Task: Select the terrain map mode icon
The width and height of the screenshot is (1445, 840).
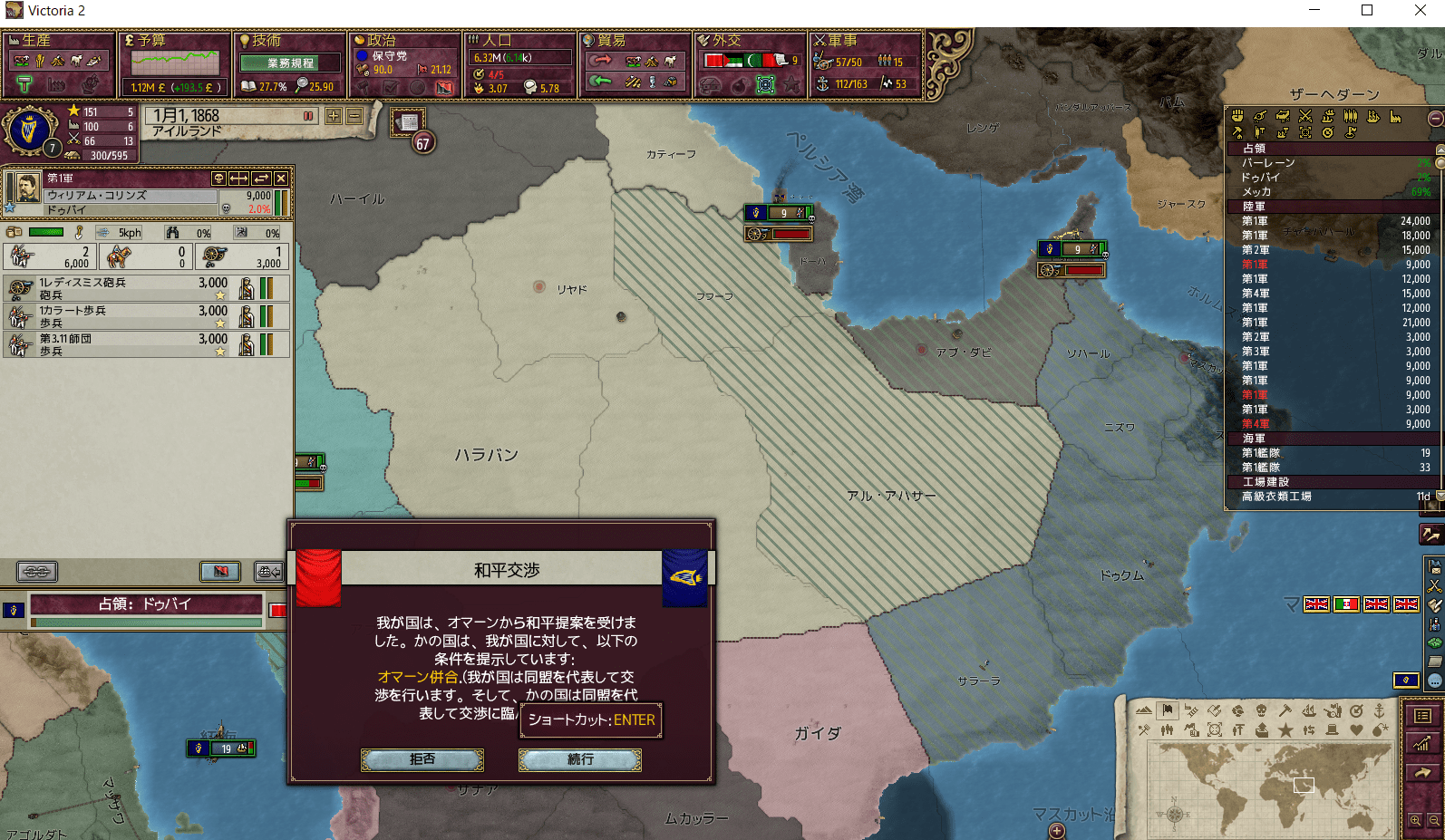Action: [x=1144, y=711]
